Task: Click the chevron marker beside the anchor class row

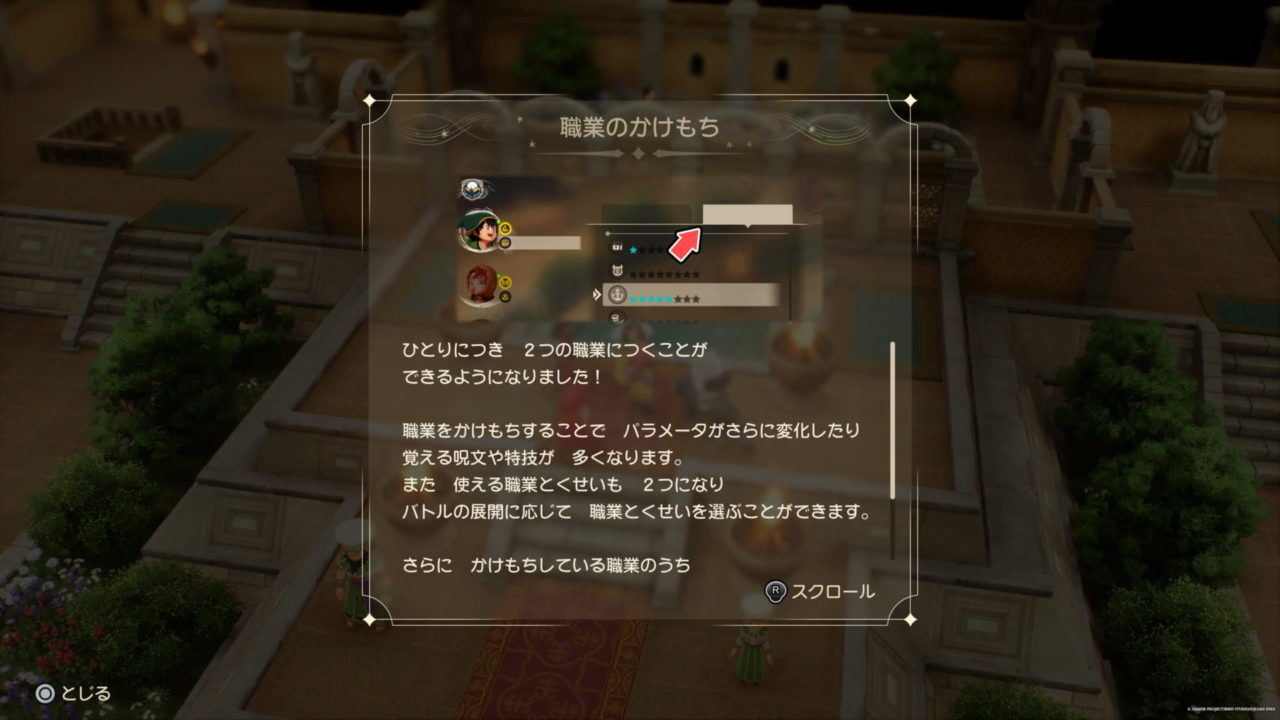Action: [x=596, y=295]
